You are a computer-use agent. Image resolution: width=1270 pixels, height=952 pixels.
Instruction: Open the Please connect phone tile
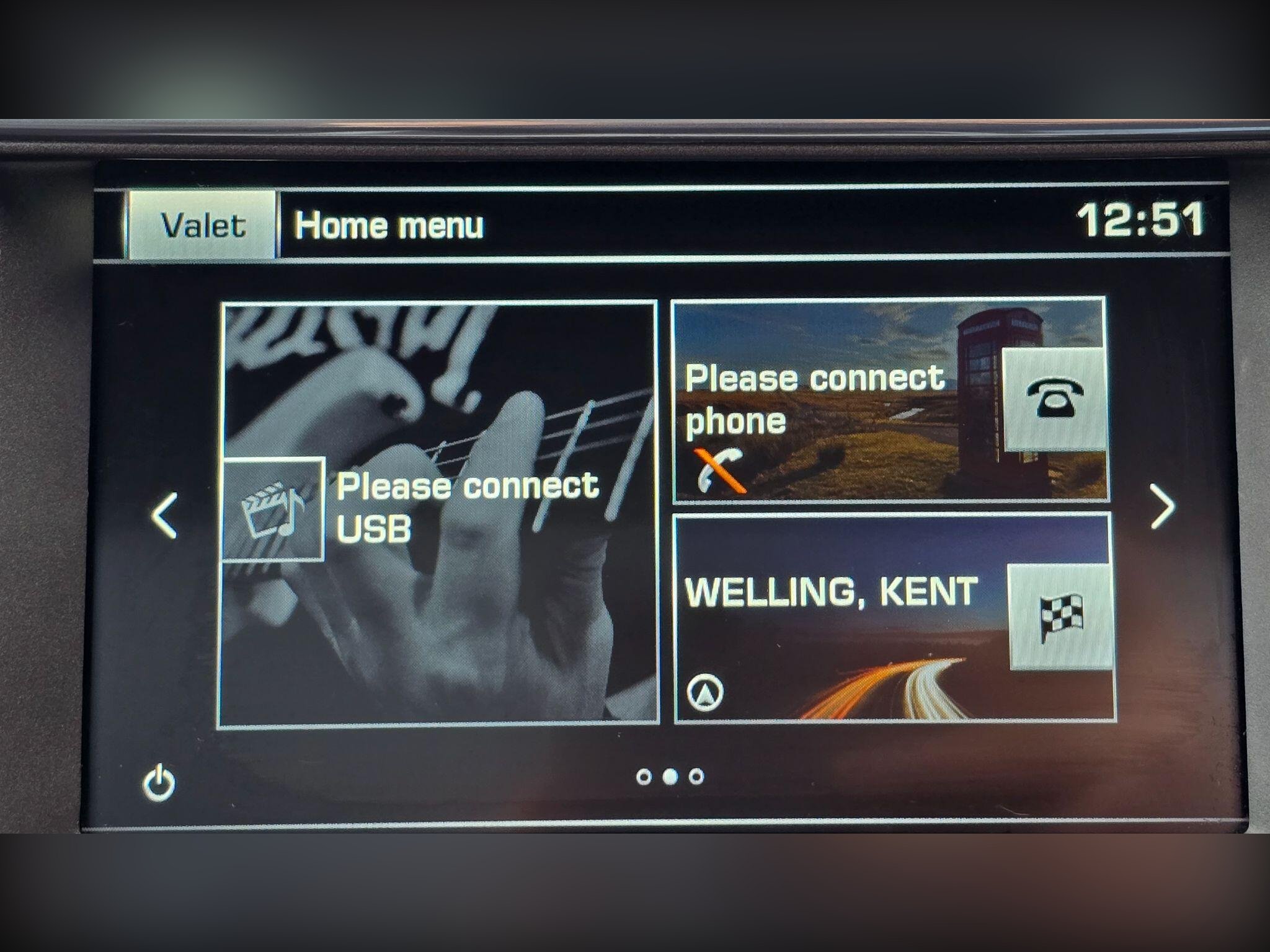[831, 400]
